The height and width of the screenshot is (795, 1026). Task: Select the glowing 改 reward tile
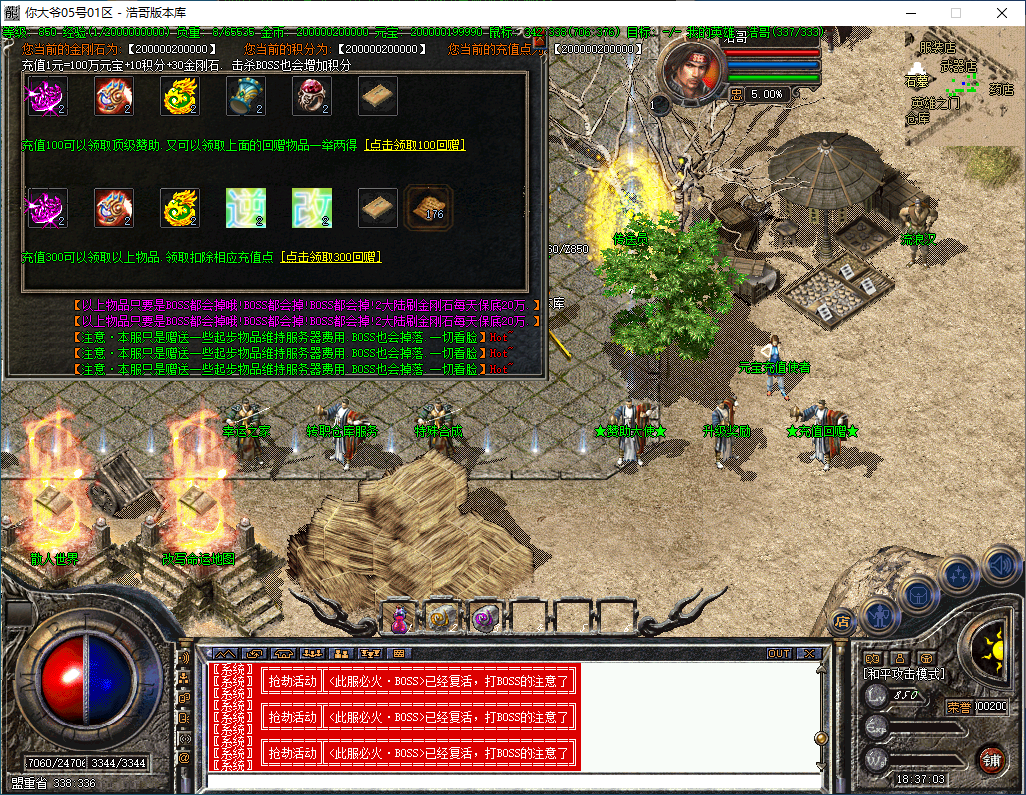[x=312, y=208]
